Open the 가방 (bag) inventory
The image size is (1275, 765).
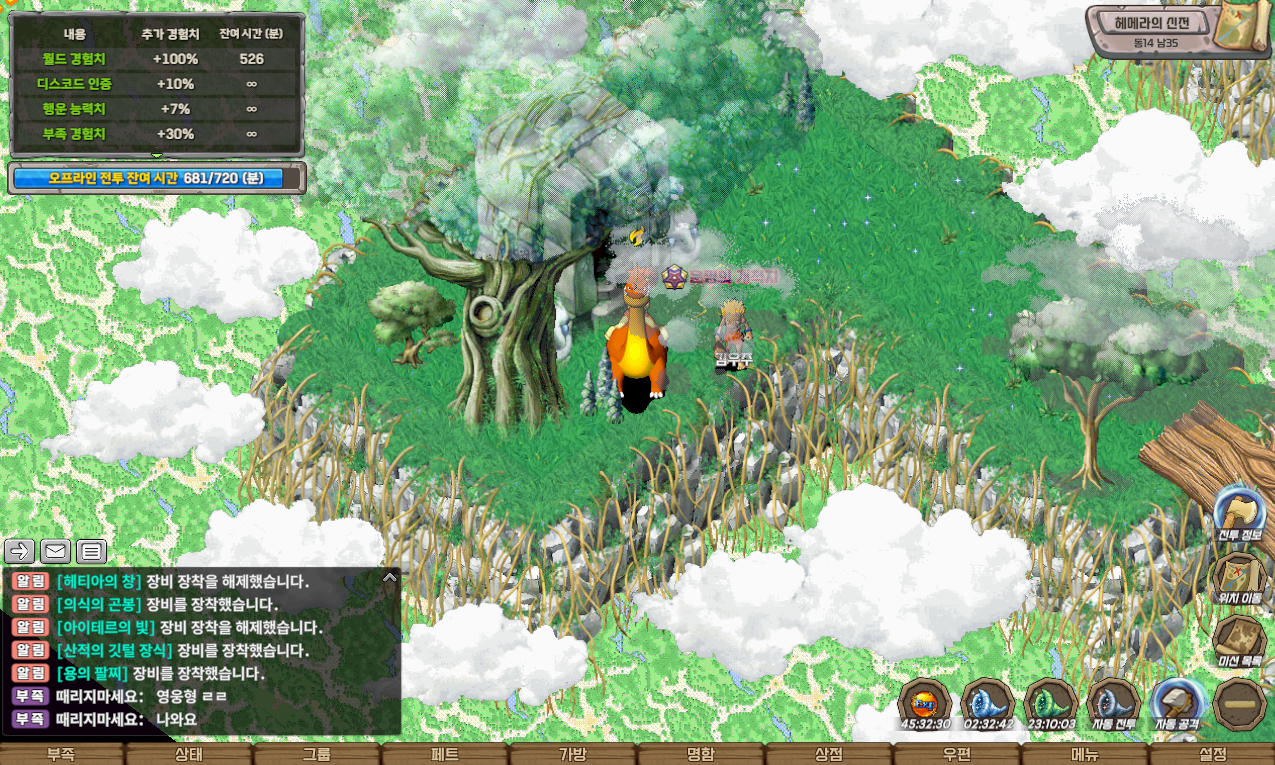573,754
